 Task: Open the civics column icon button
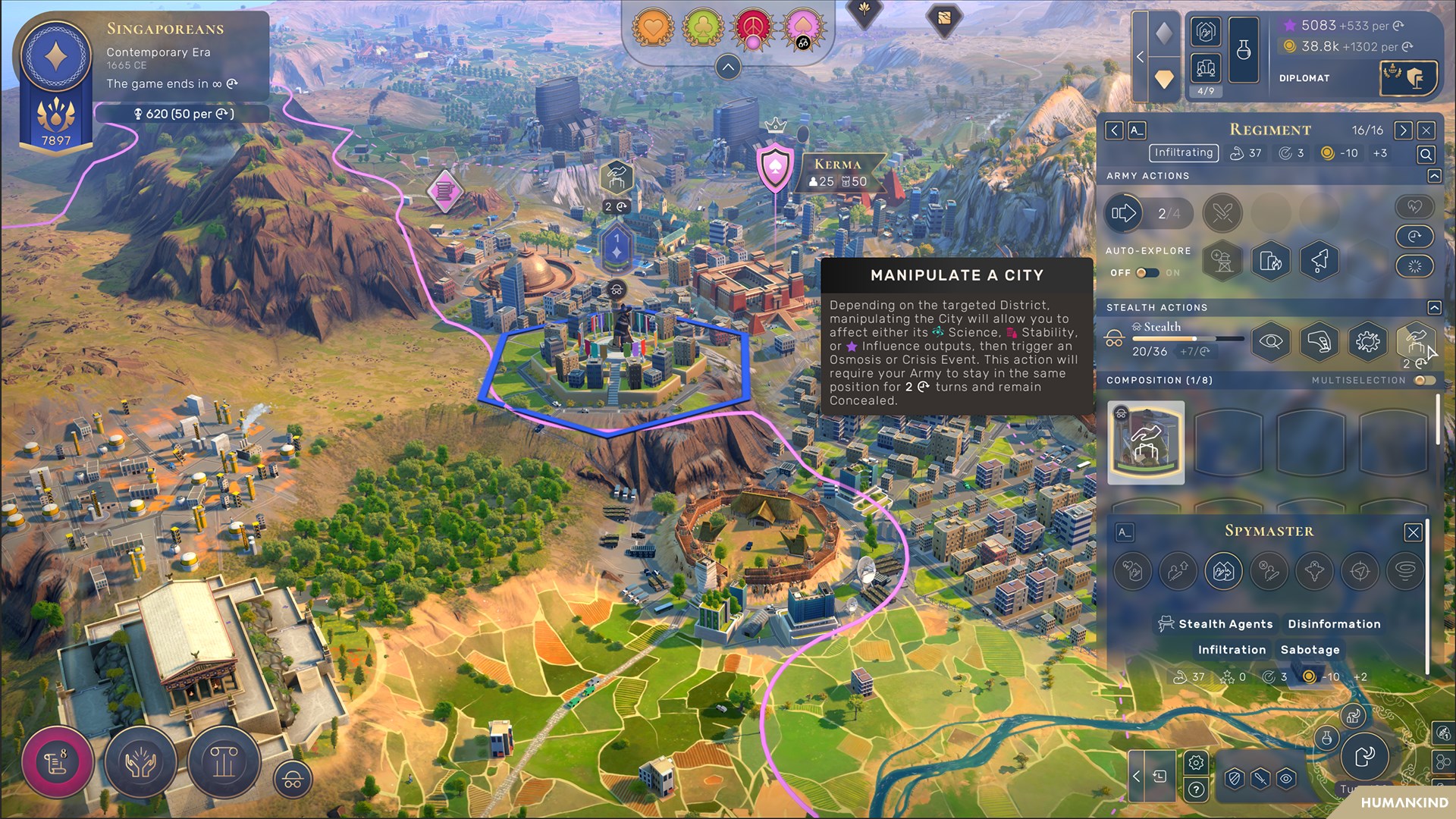point(224,761)
